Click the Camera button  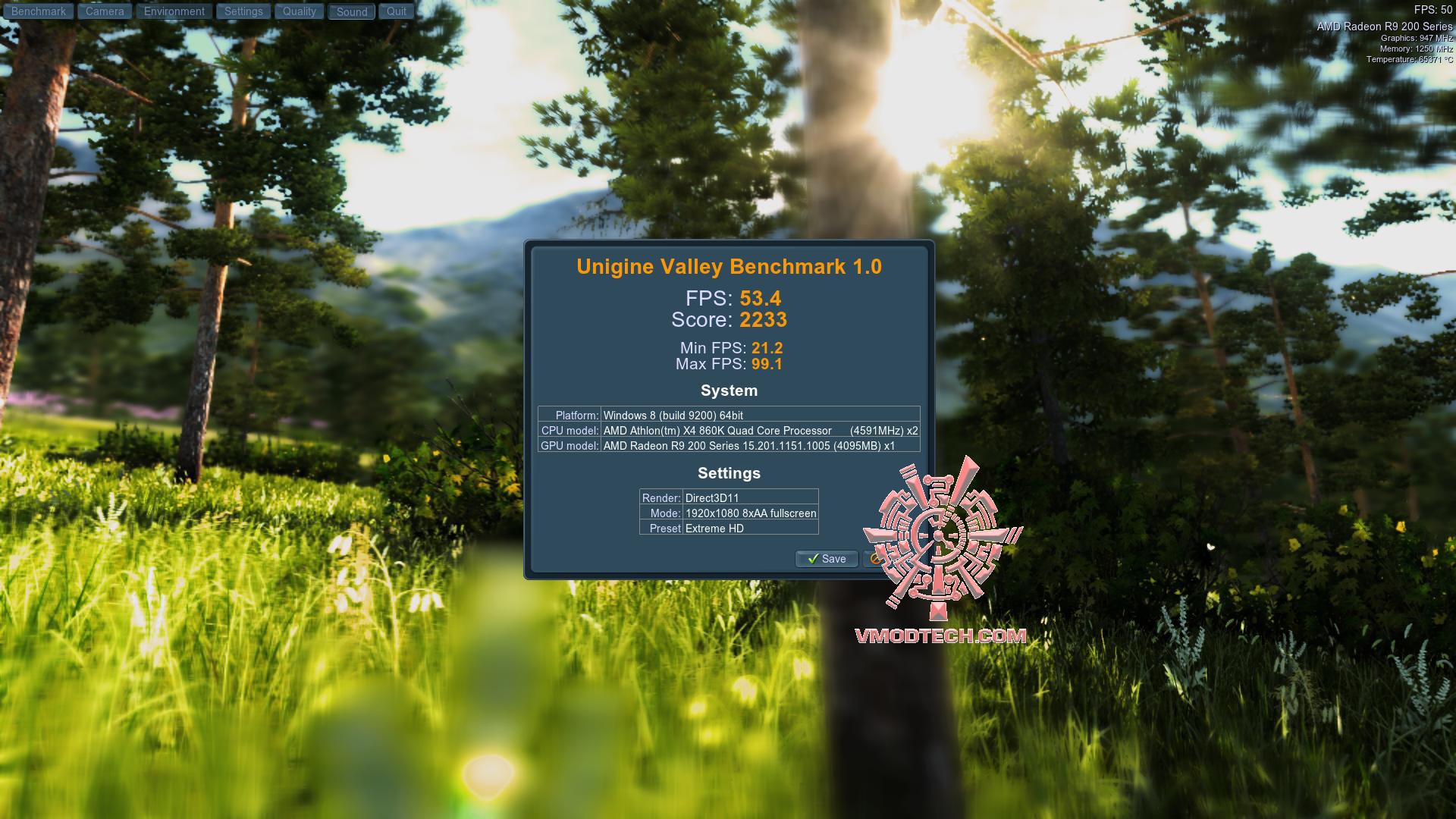pyautogui.click(x=105, y=11)
